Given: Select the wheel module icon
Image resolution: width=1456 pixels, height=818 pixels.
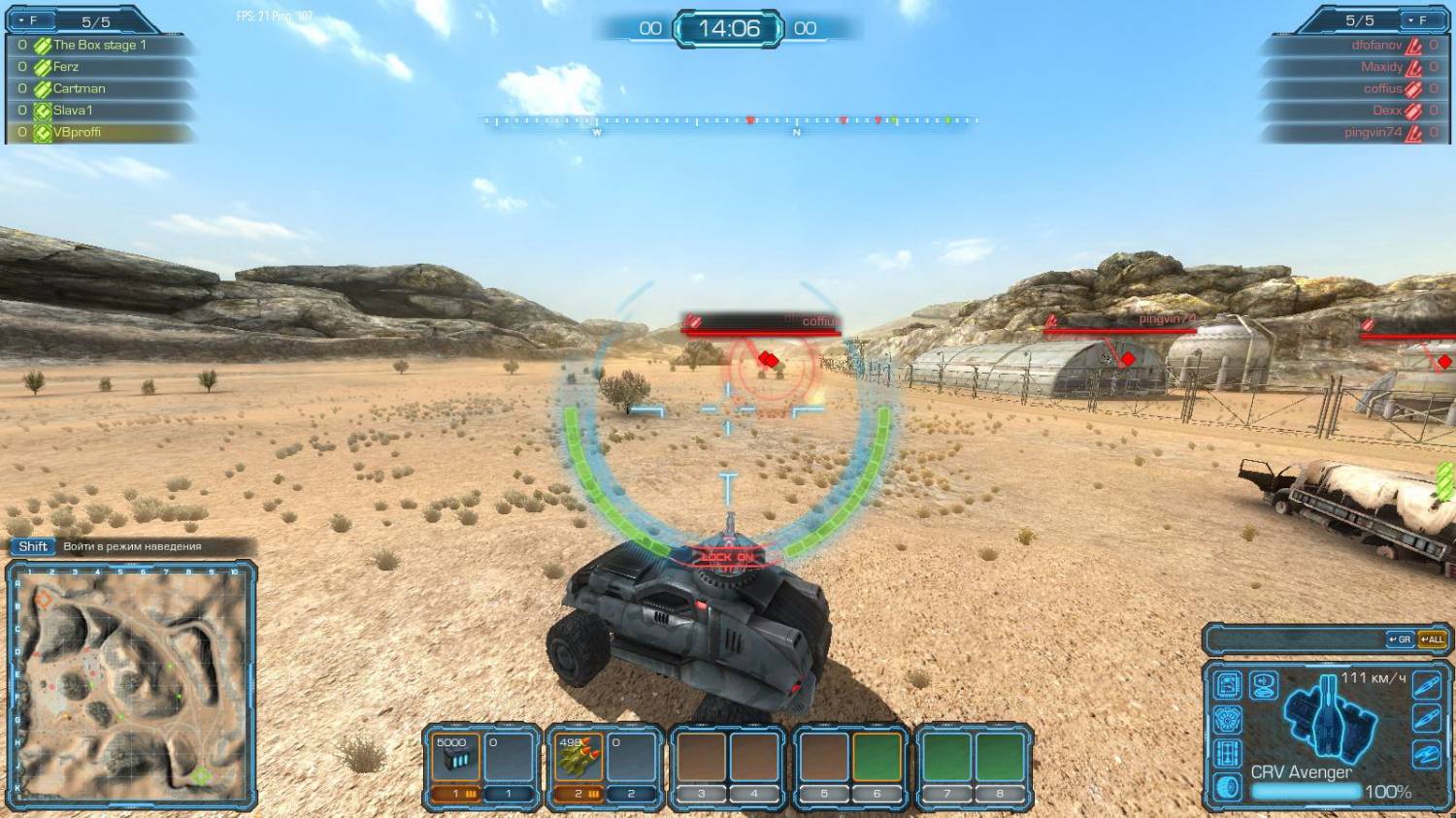Looking at the screenshot, I should click(1228, 786).
